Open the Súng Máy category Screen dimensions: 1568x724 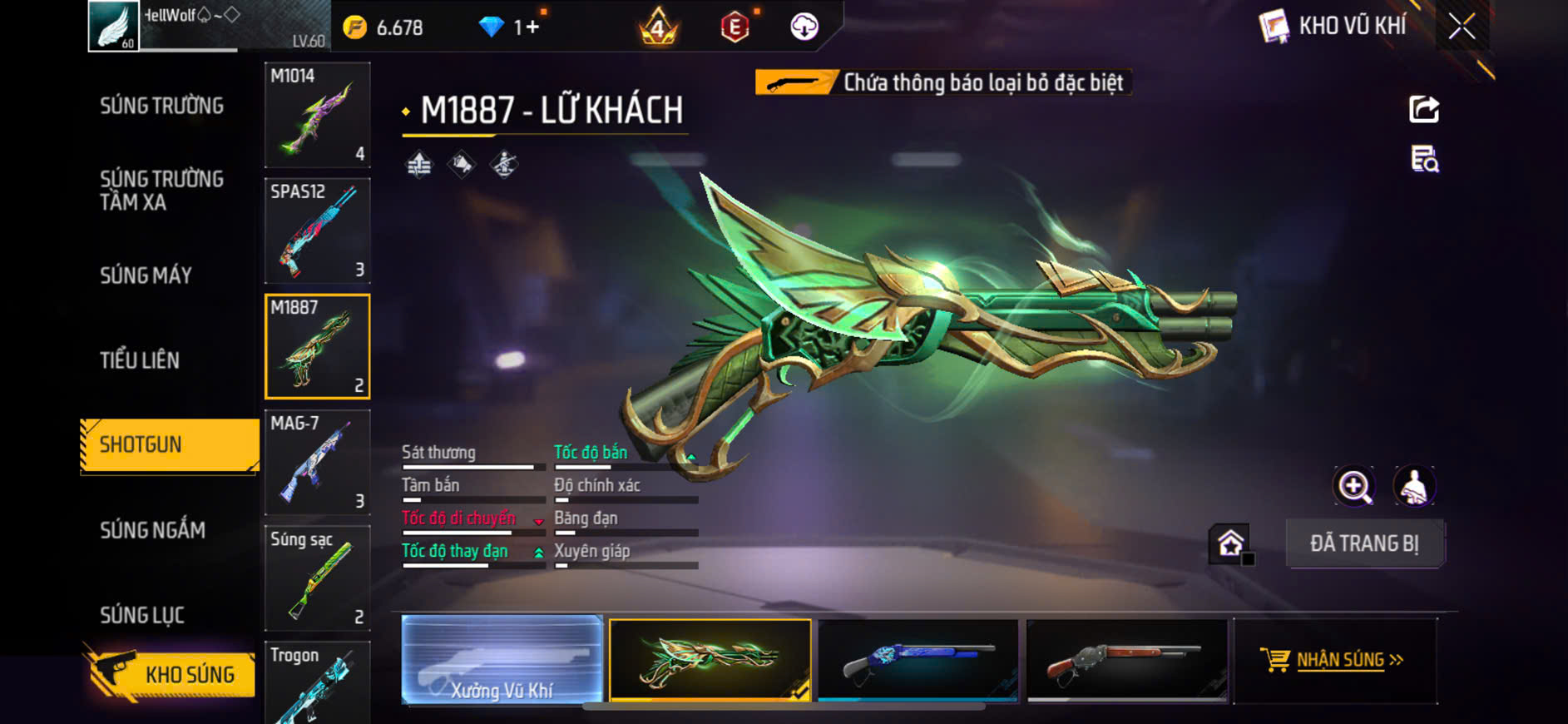146,275
